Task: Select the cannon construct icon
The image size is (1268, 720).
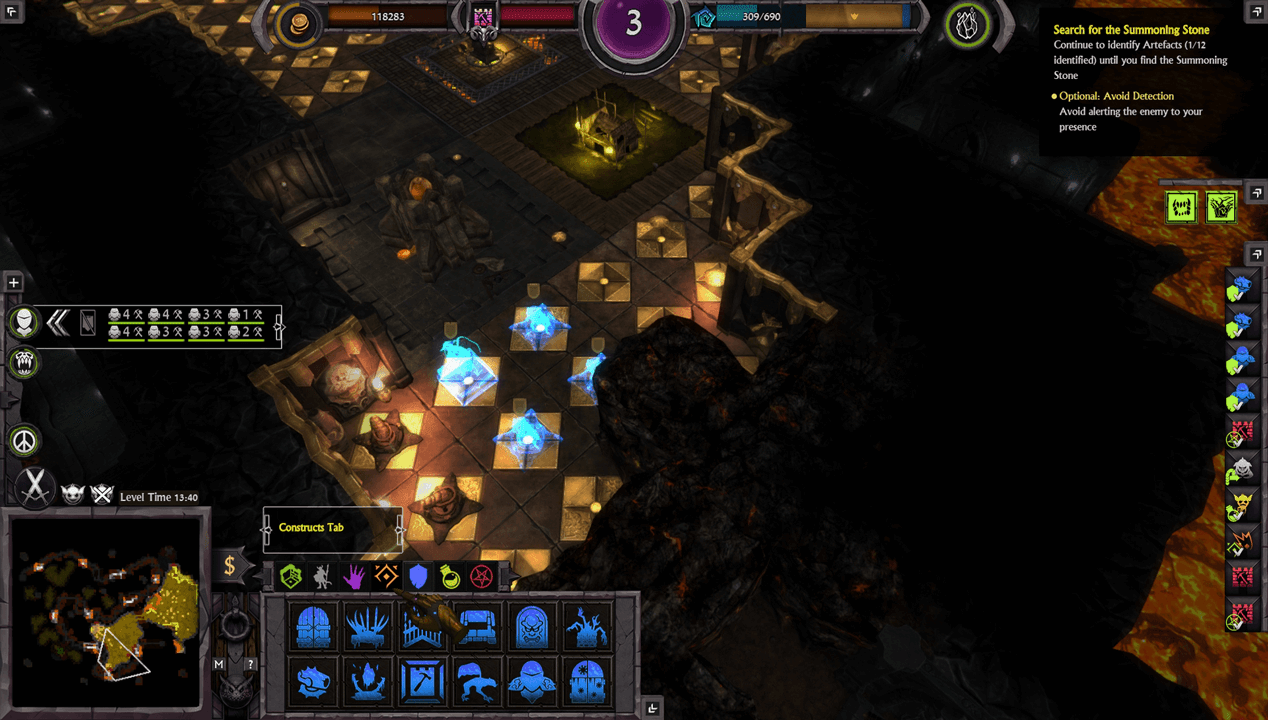Action: click(314, 681)
